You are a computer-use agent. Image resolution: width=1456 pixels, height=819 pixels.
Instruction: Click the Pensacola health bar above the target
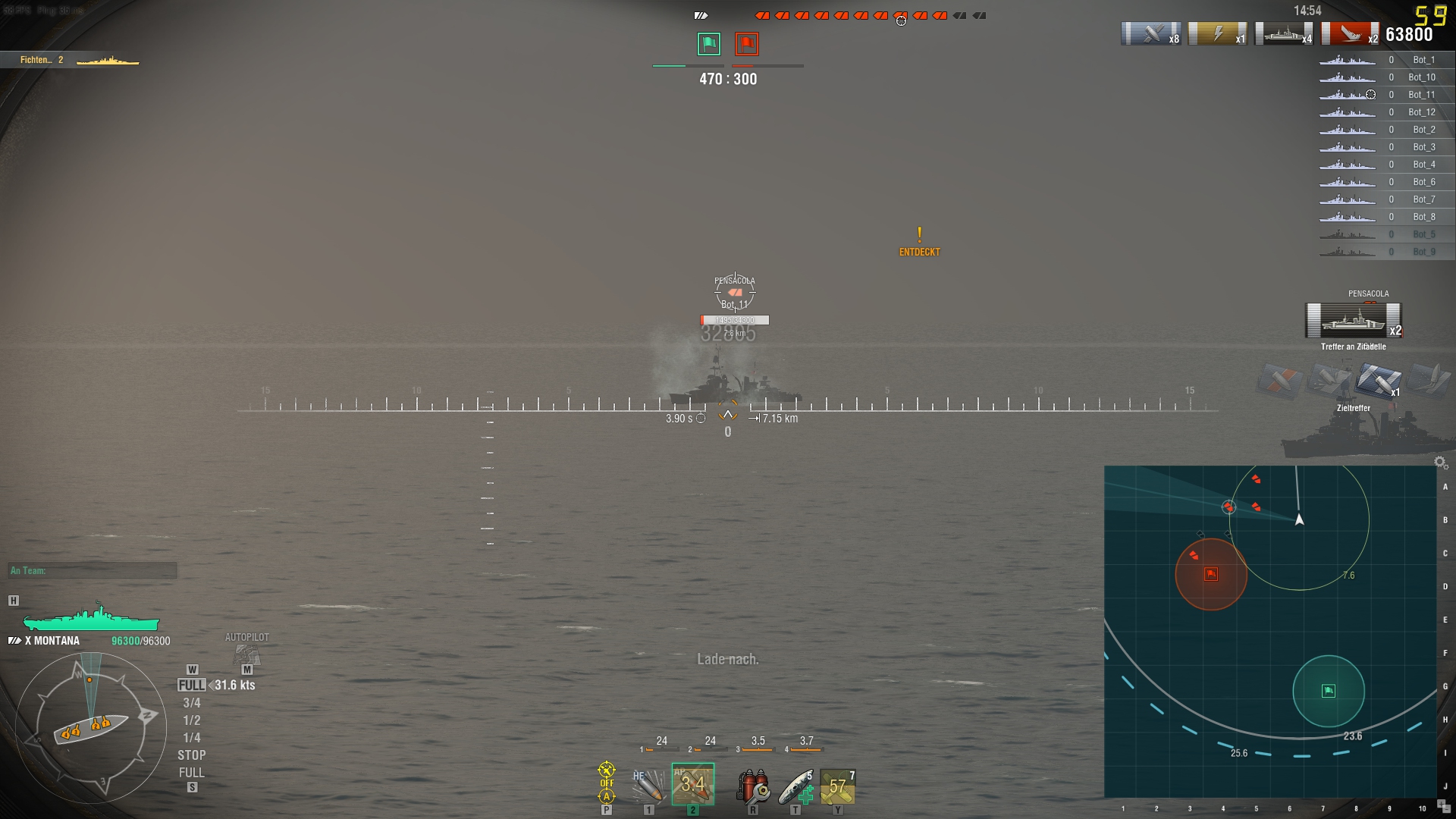(733, 319)
